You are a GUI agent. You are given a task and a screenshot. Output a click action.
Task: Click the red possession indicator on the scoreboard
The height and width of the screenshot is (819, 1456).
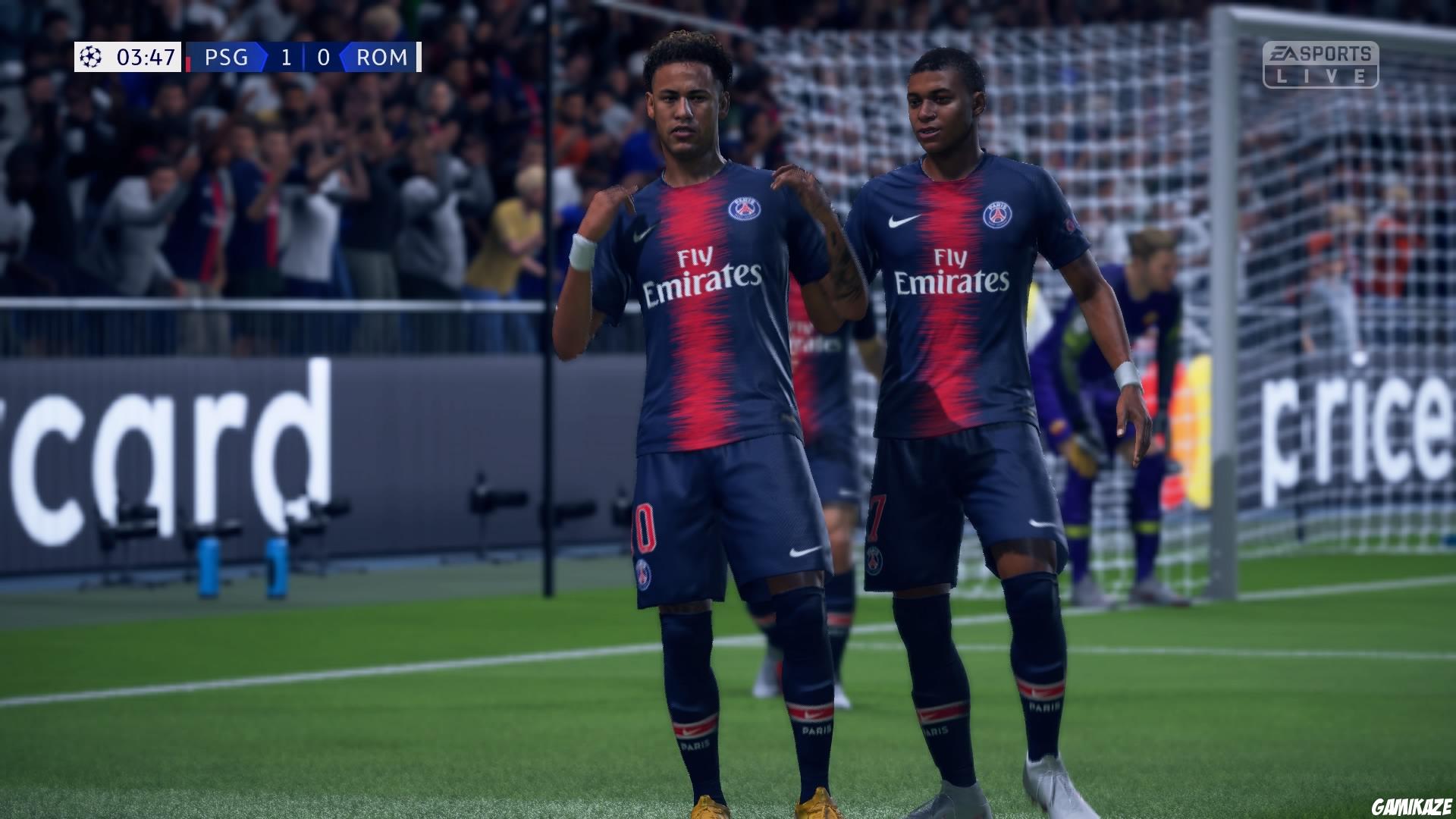[187, 59]
